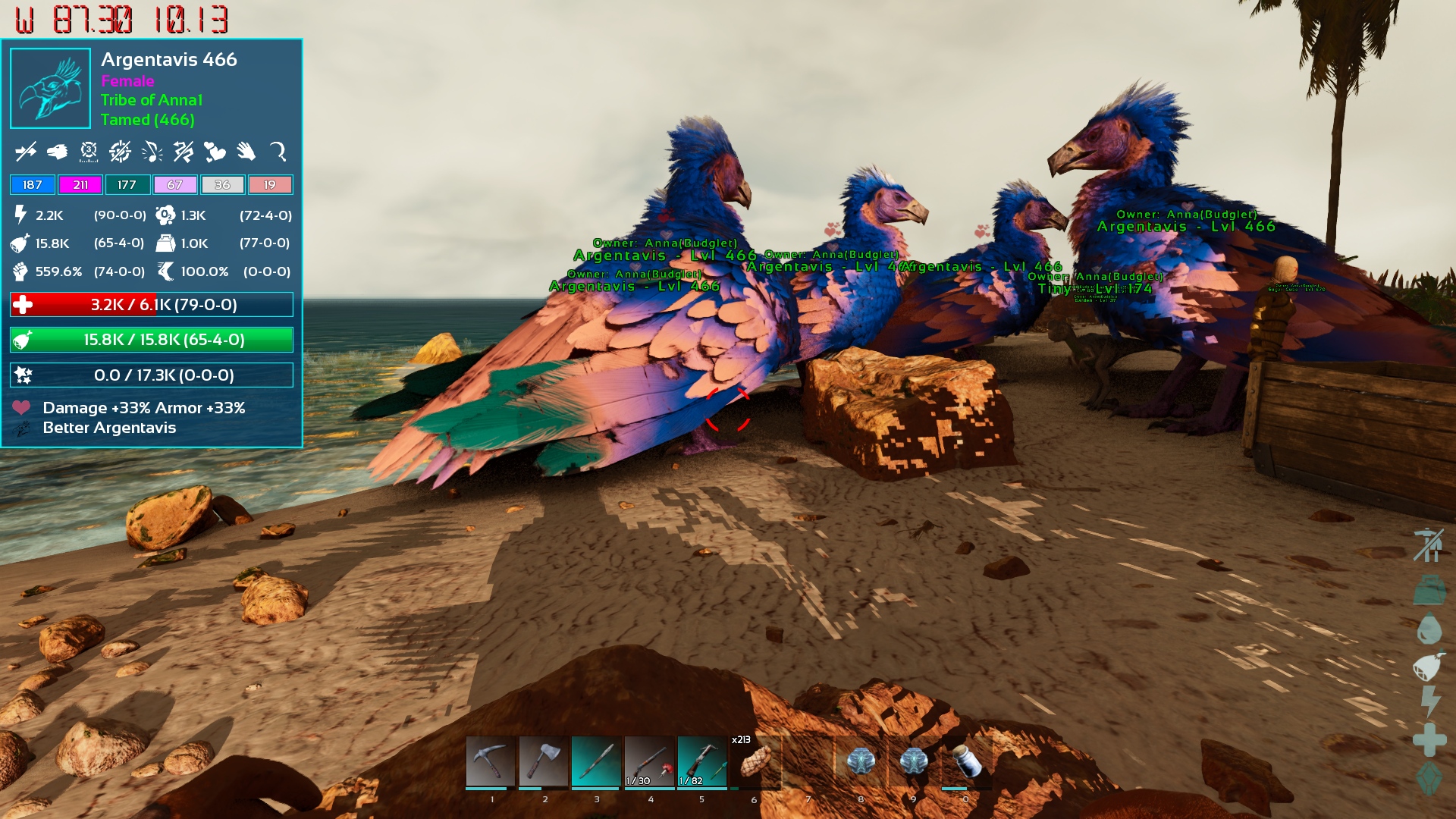Toggle the crossed-out target icon
Image resolution: width=1456 pixels, height=819 pixels.
click(120, 152)
